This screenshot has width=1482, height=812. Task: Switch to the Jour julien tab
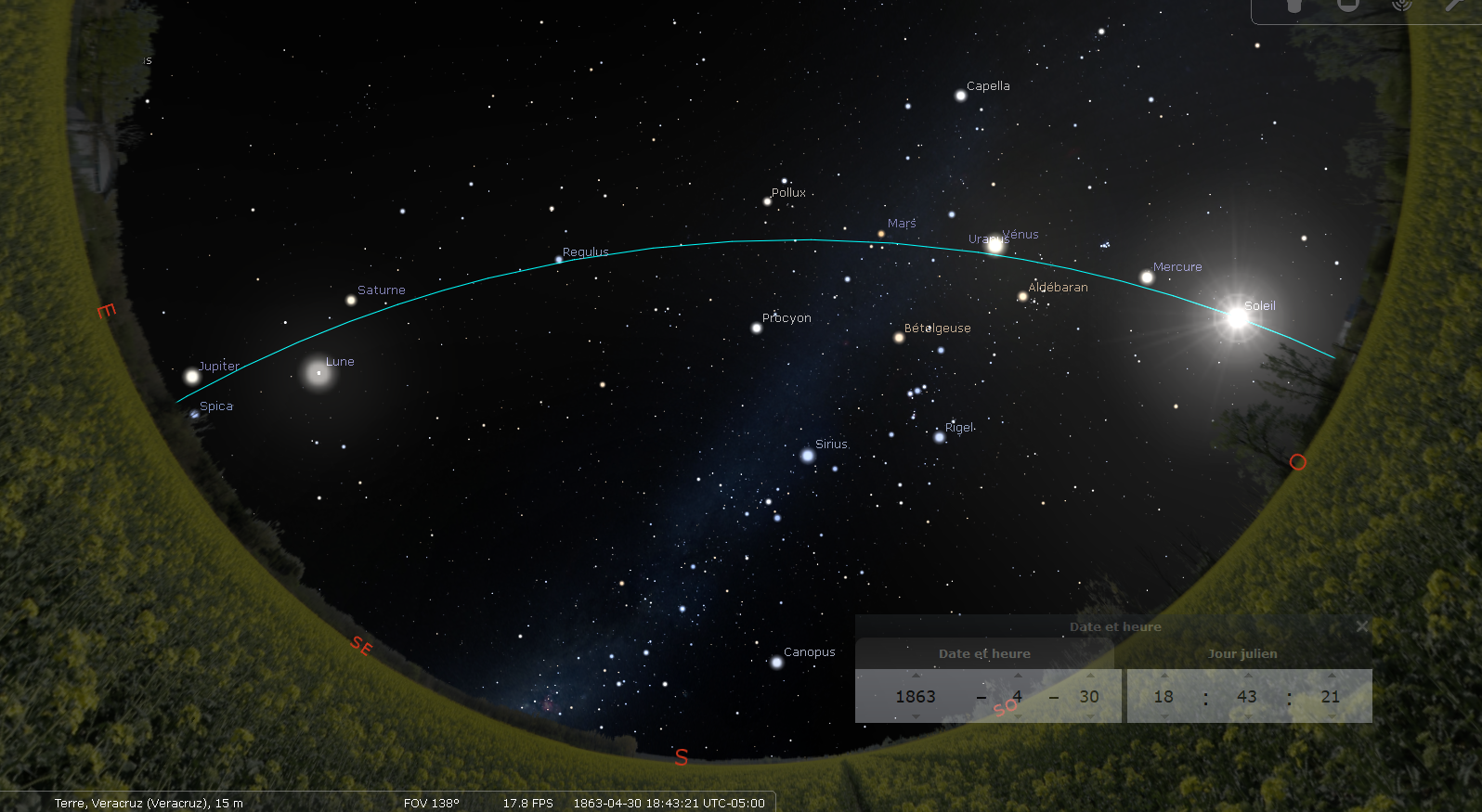point(1242,653)
